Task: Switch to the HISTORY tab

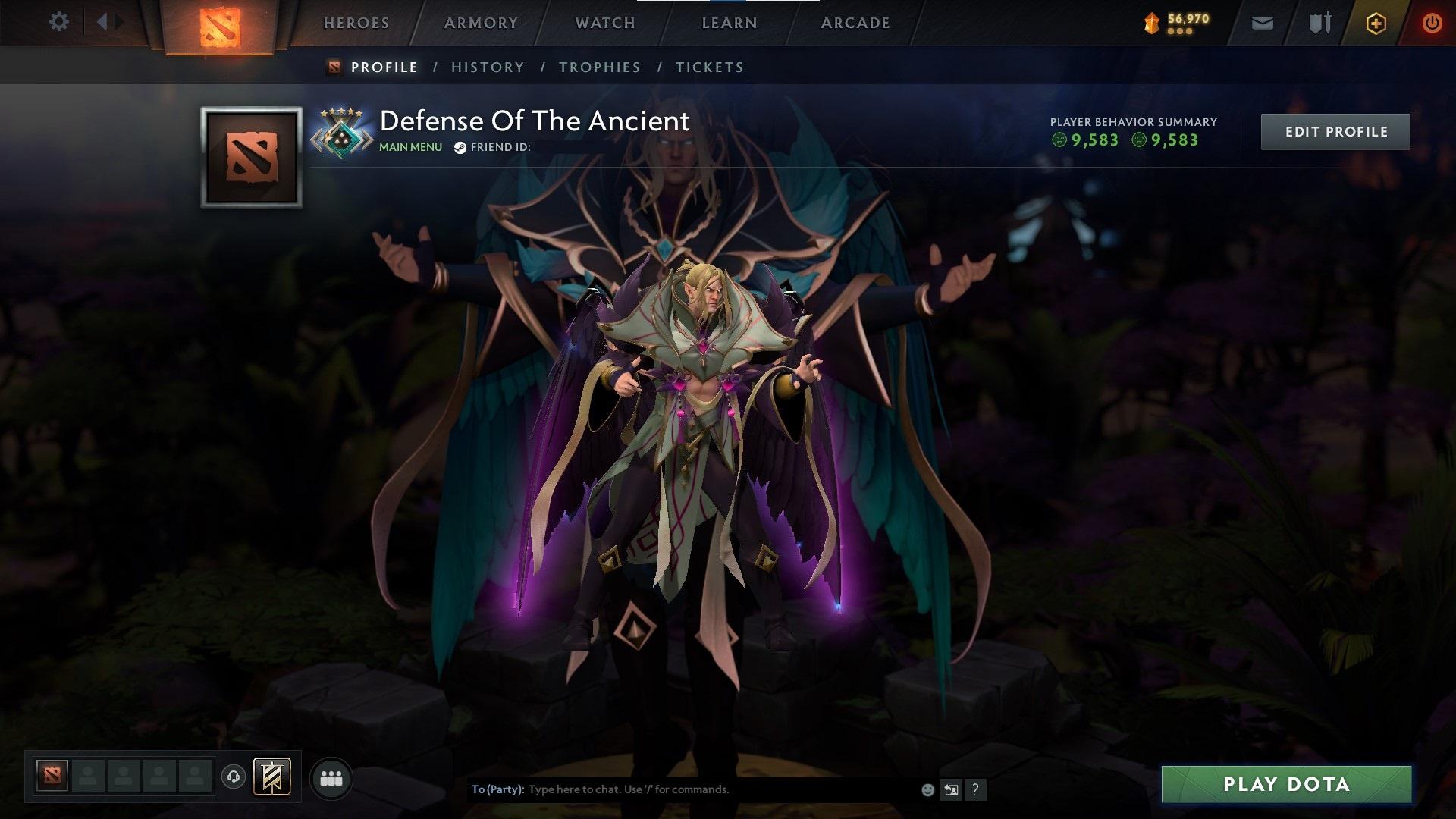Action: click(x=487, y=67)
